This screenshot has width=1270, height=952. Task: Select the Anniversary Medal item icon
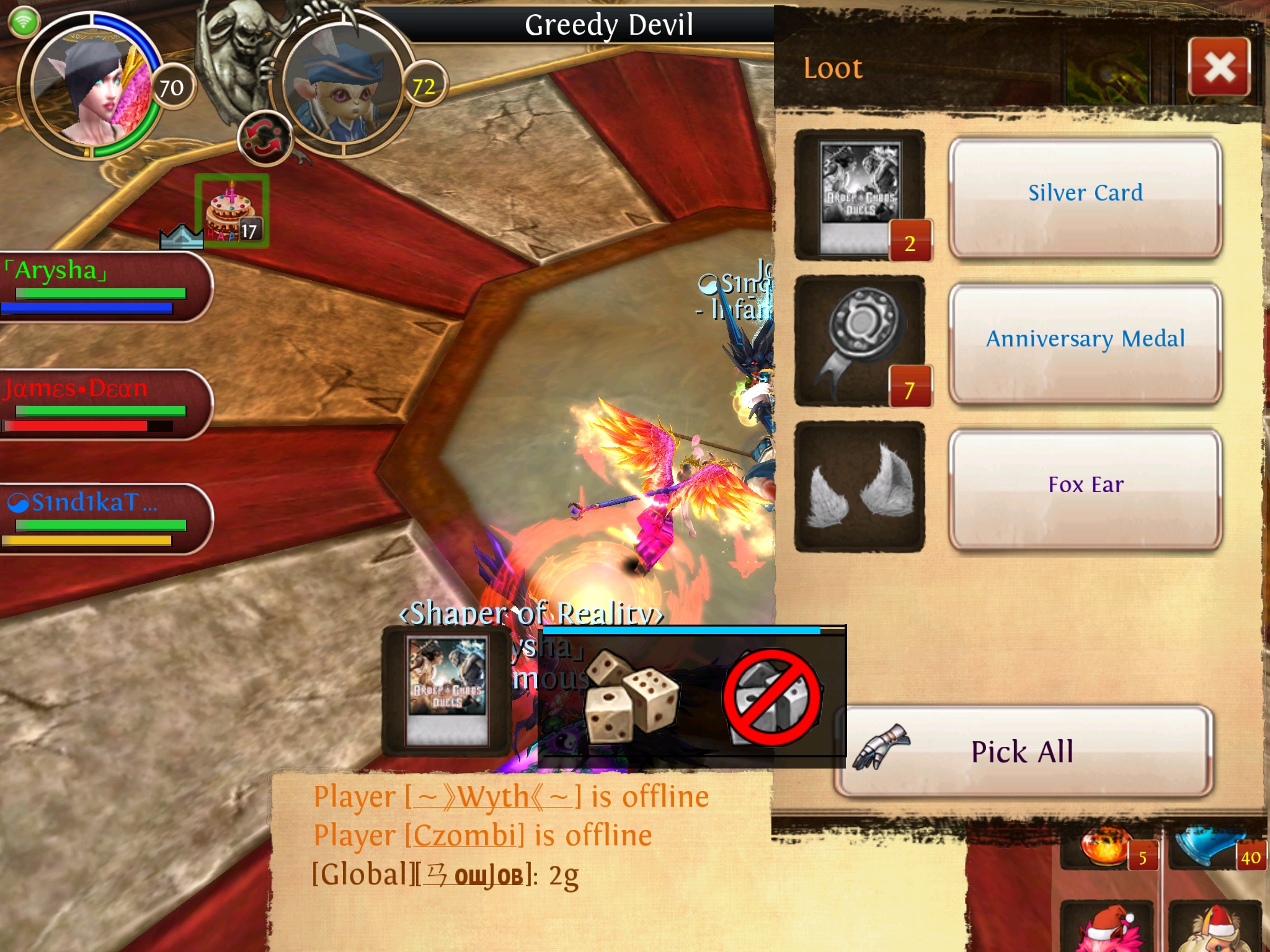(x=859, y=341)
